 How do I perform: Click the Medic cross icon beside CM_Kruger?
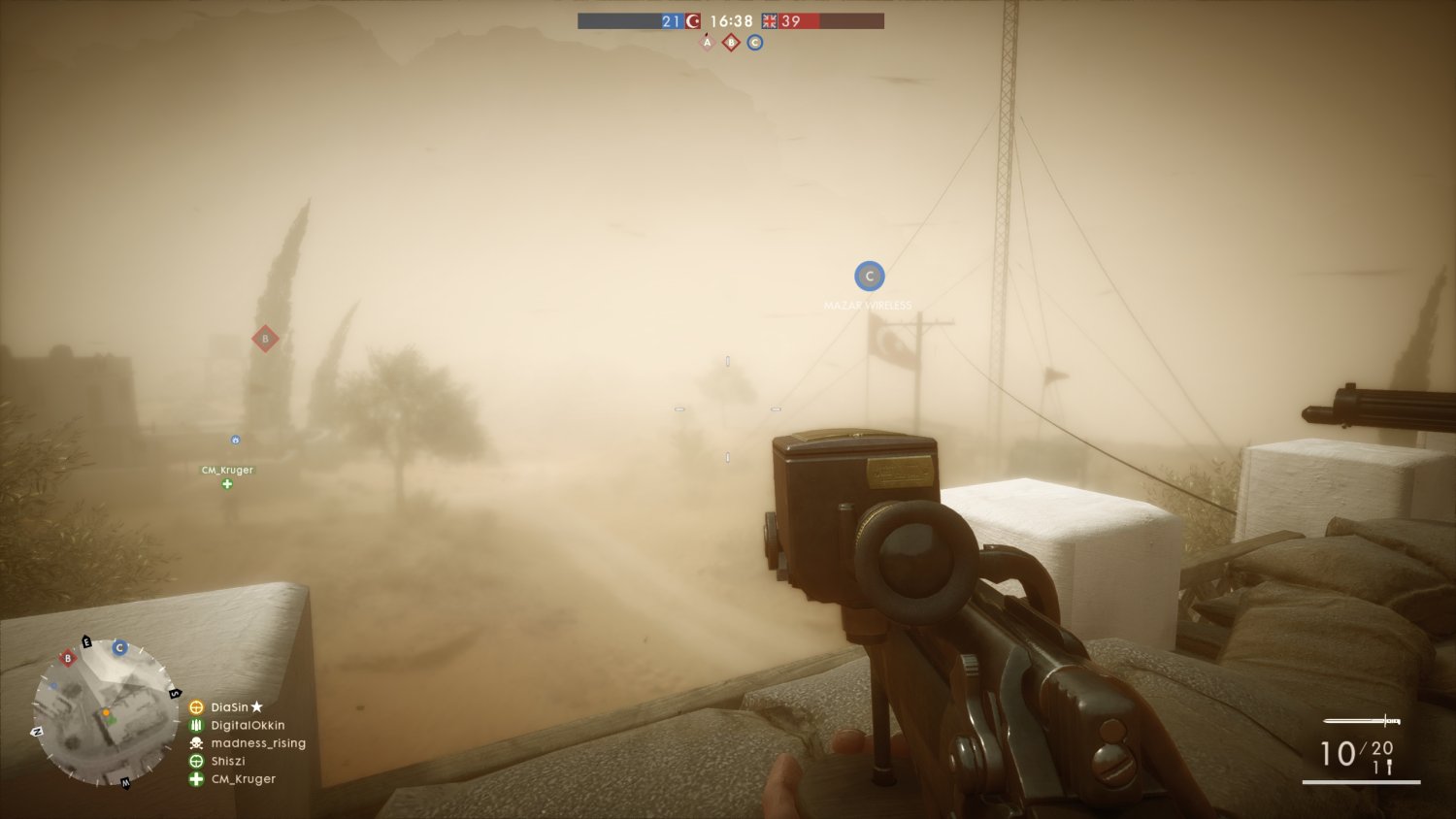tap(194, 779)
